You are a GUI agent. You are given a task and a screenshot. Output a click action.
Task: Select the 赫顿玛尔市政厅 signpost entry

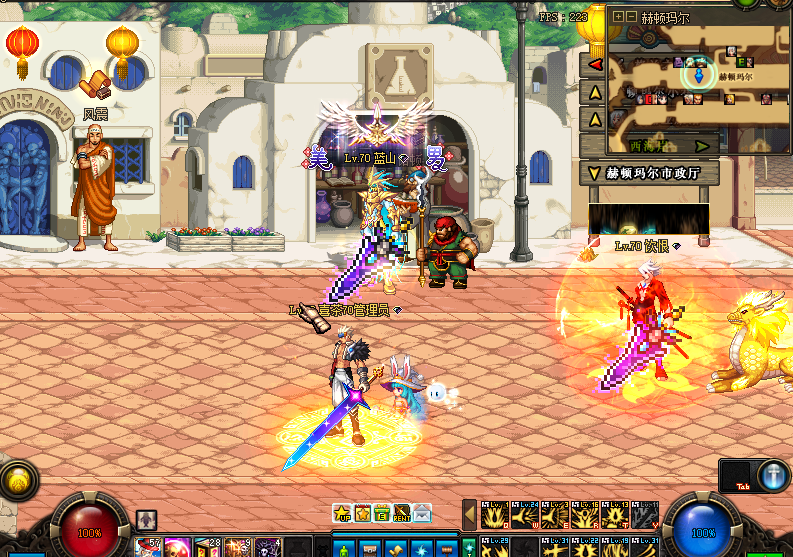point(649,173)
